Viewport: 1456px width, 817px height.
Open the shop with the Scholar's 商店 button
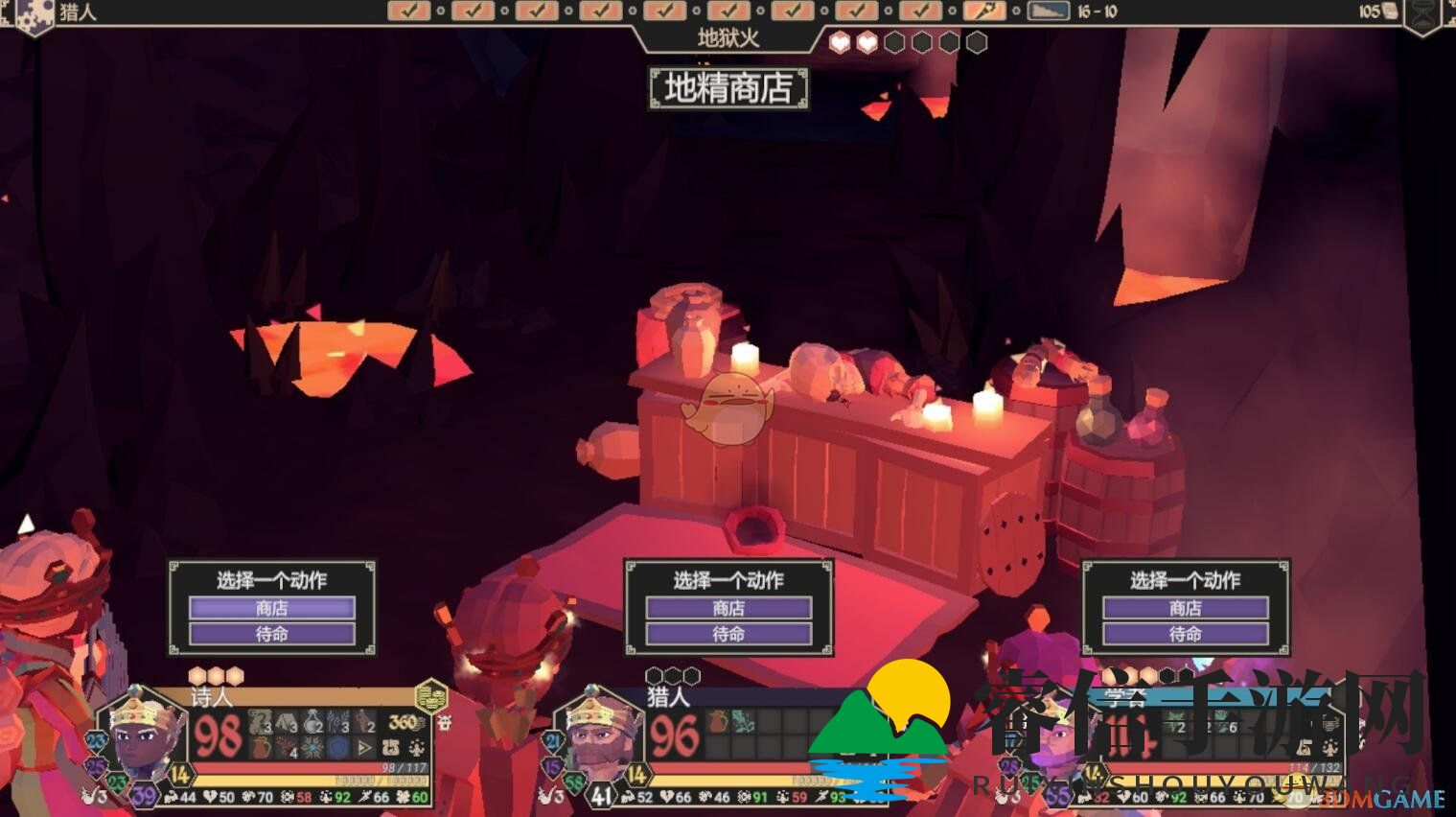click(1186, 608)
